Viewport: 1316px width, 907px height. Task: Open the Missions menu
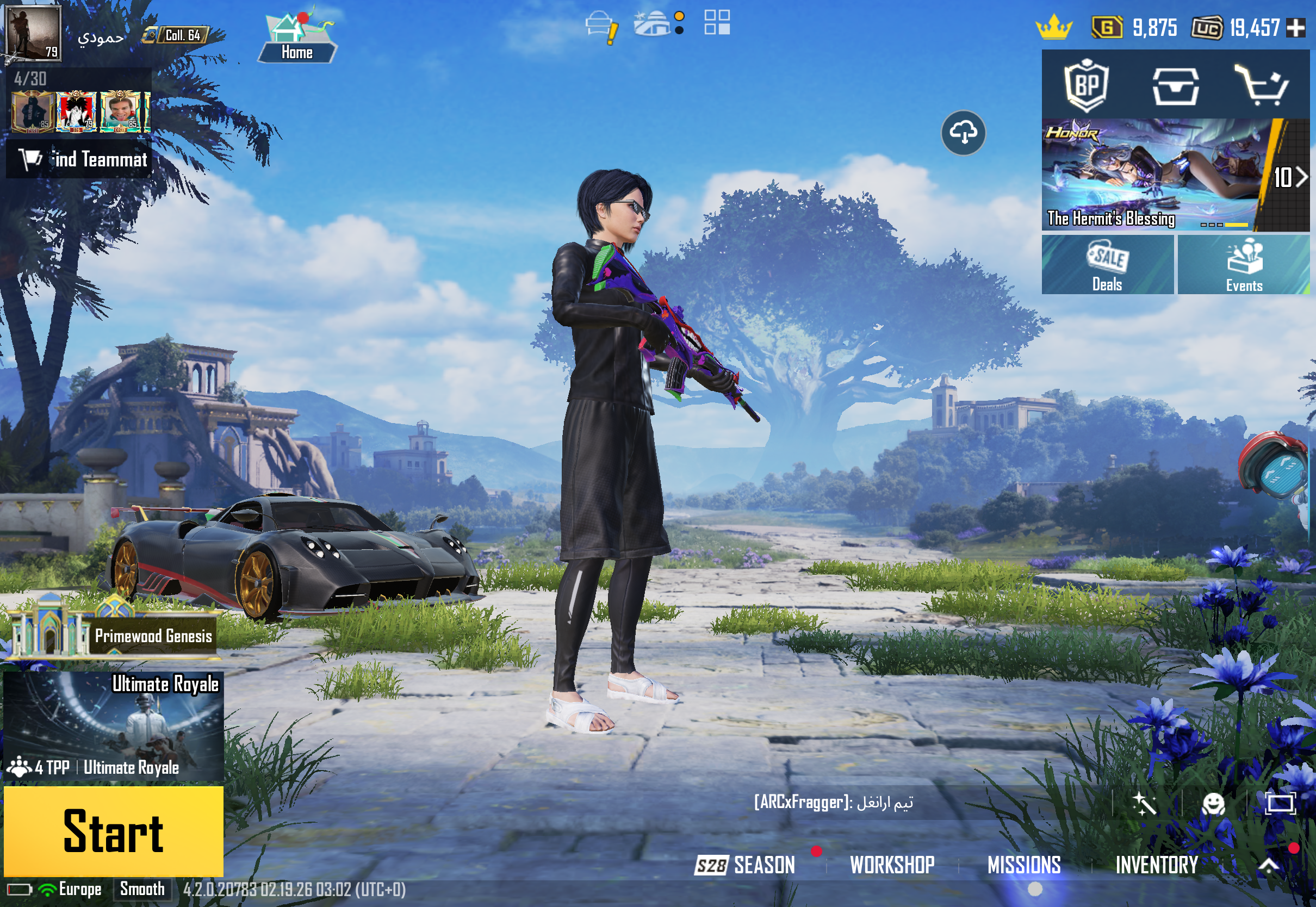click(x=1023, y=865)
